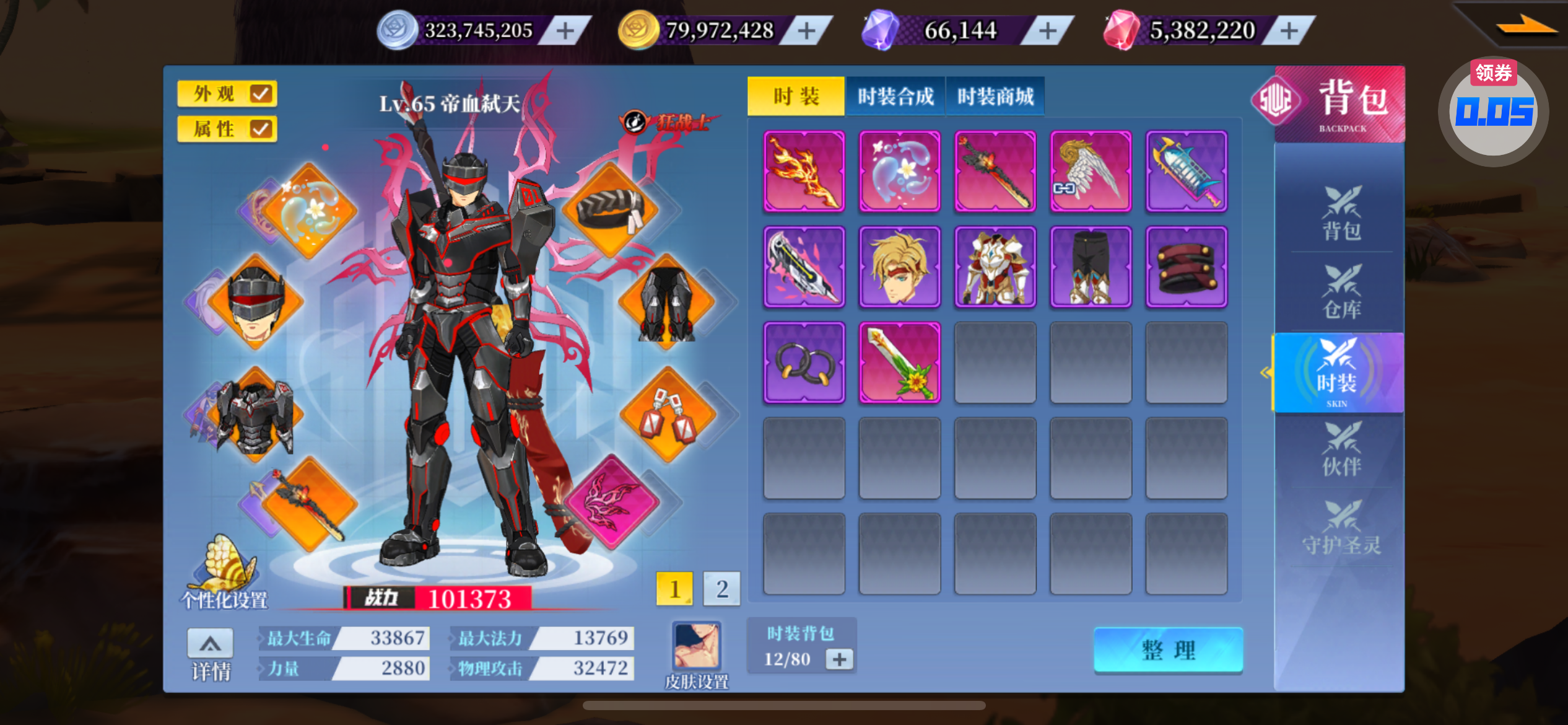
Task: Go to the 伙伴 companion menu
Action: point(1341,450)
